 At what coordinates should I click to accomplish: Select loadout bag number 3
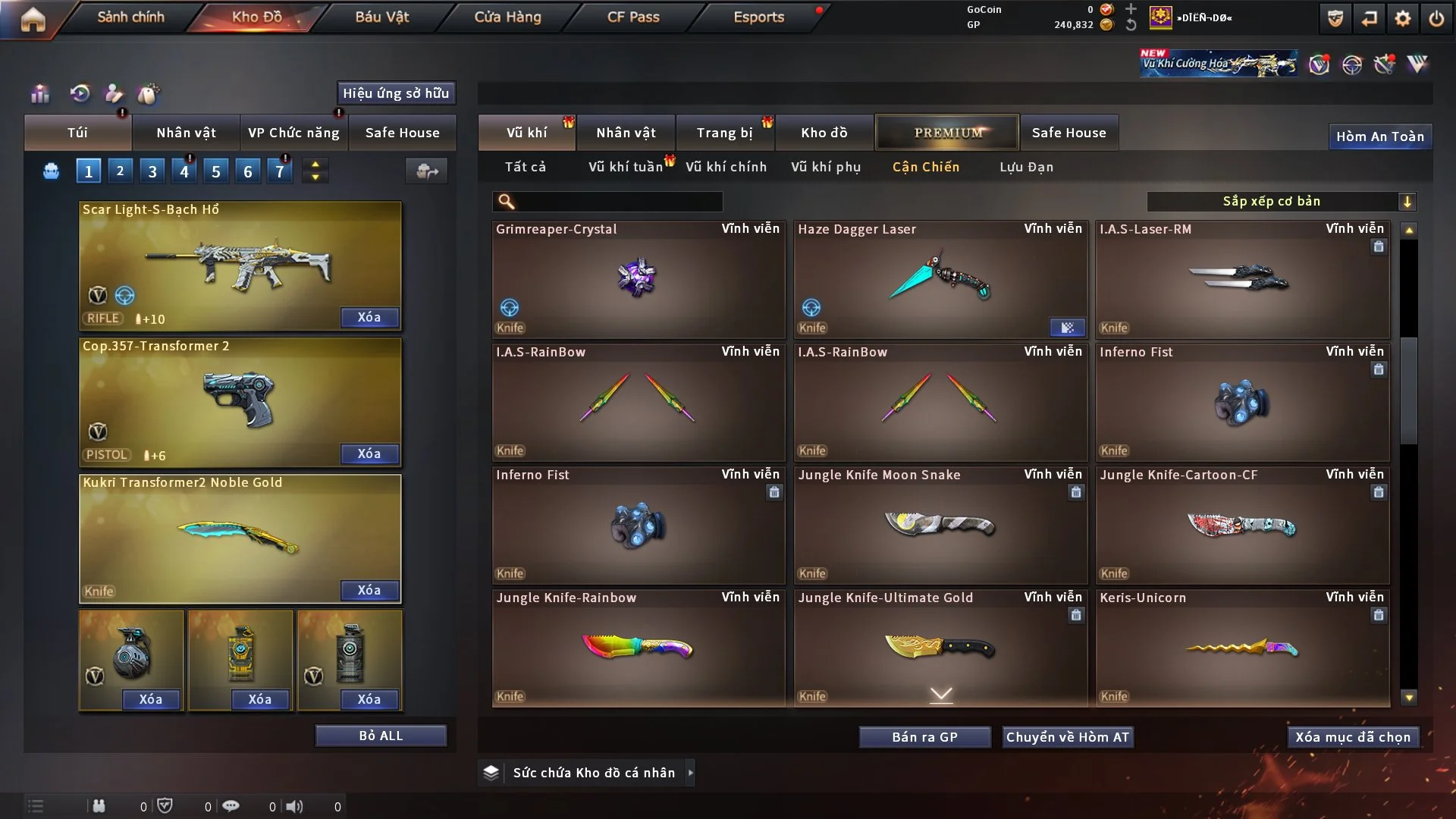[x=152, y=171]
